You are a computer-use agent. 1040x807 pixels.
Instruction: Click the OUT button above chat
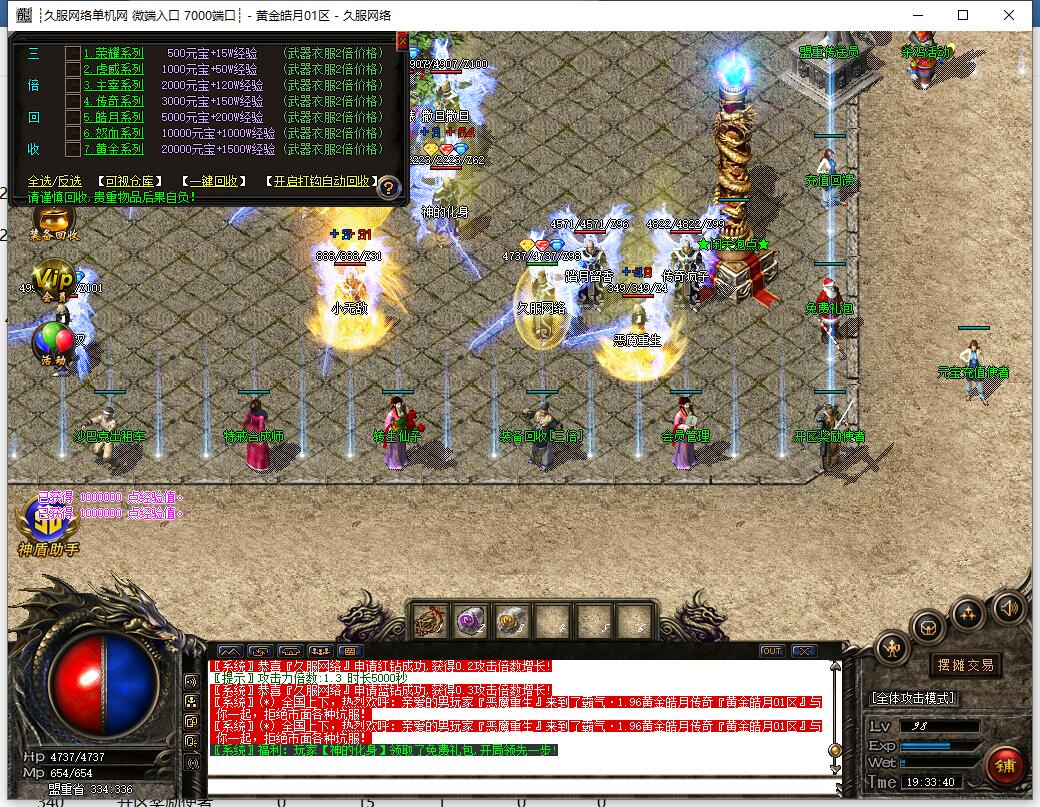tap(771, 651)
